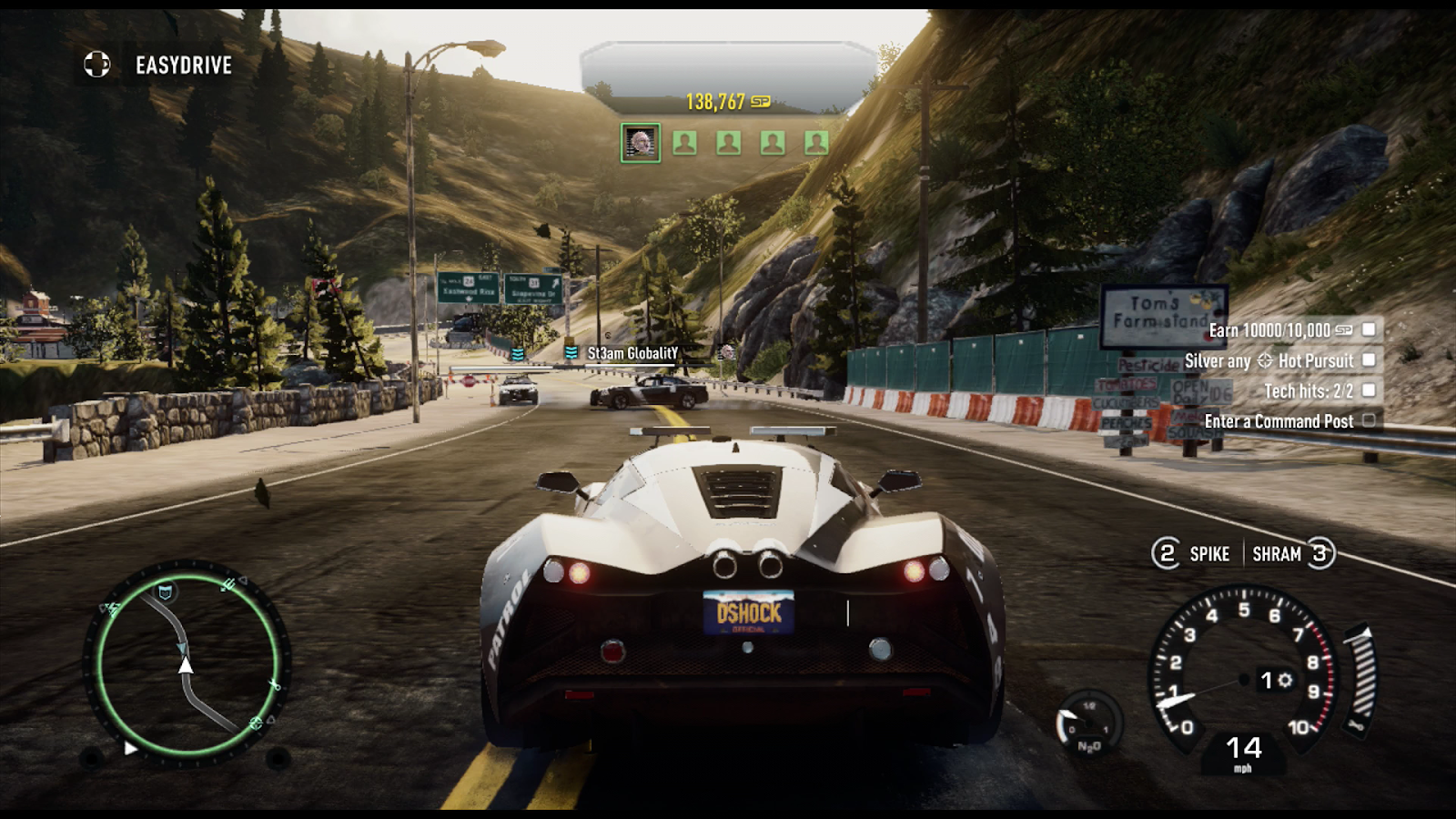
Task: Activate the SPIKE pursuit tech
Action: tap(1191, 553)
